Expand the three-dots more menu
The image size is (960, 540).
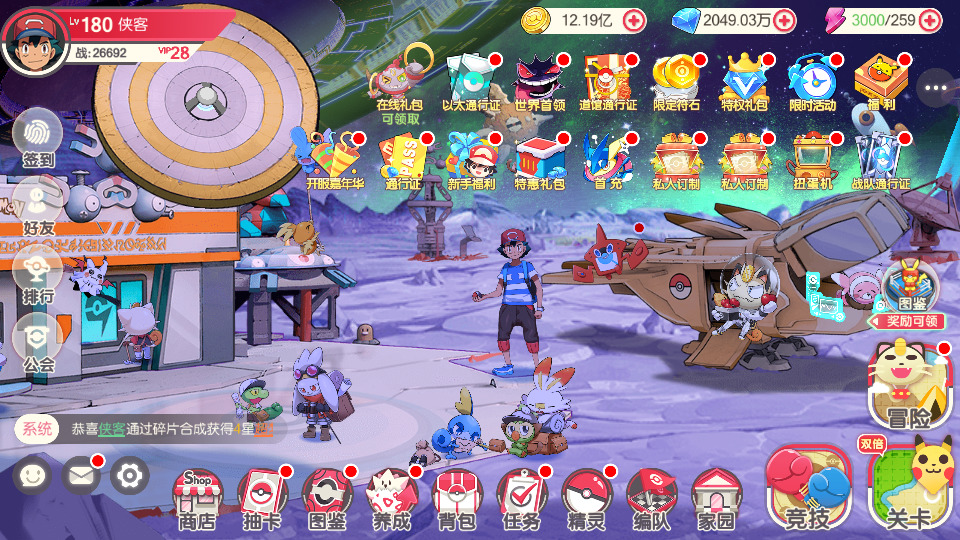[x=935, y=88]
